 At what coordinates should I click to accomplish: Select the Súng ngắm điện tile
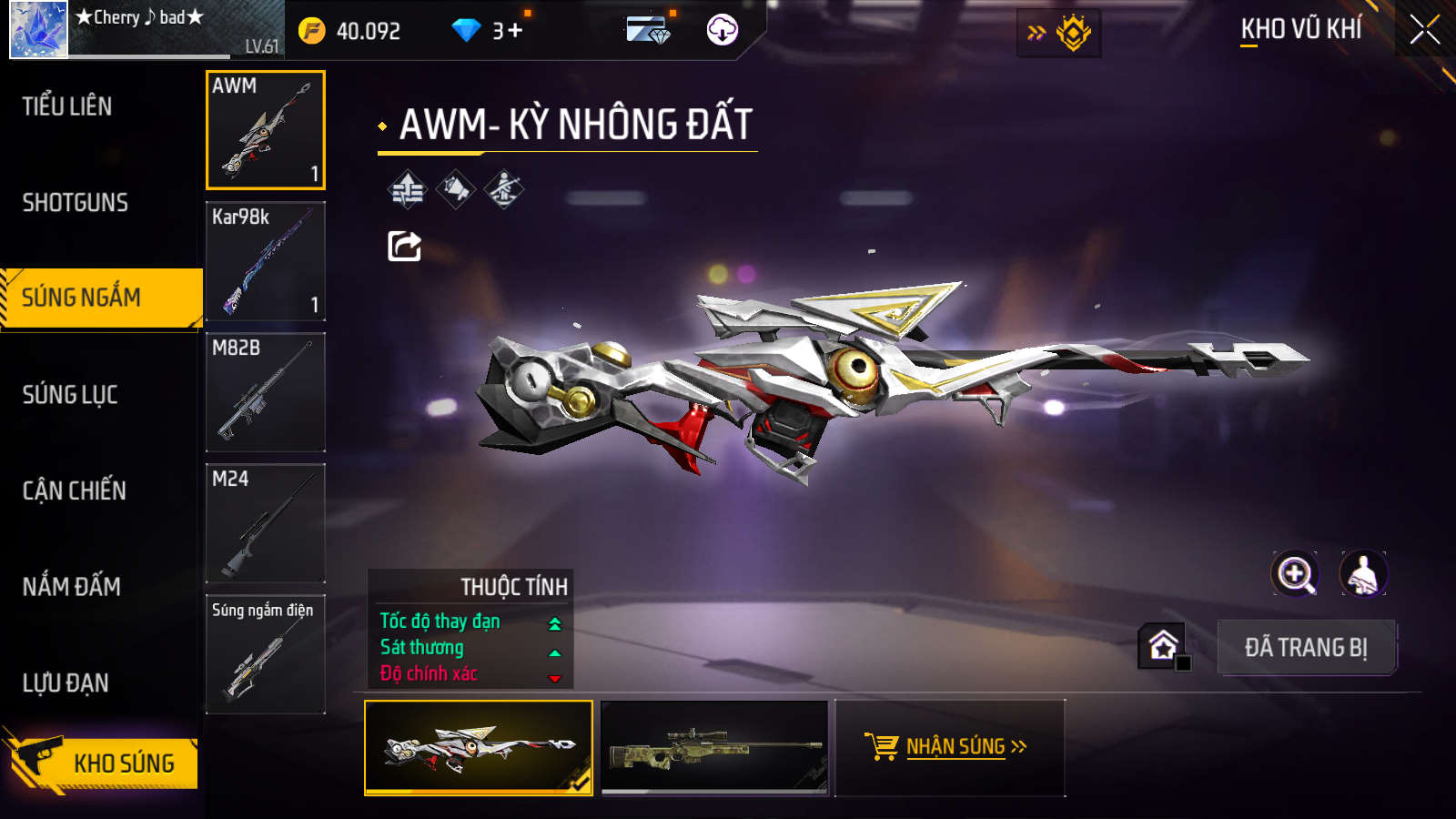pyautogui.click(x=266, y=654)
